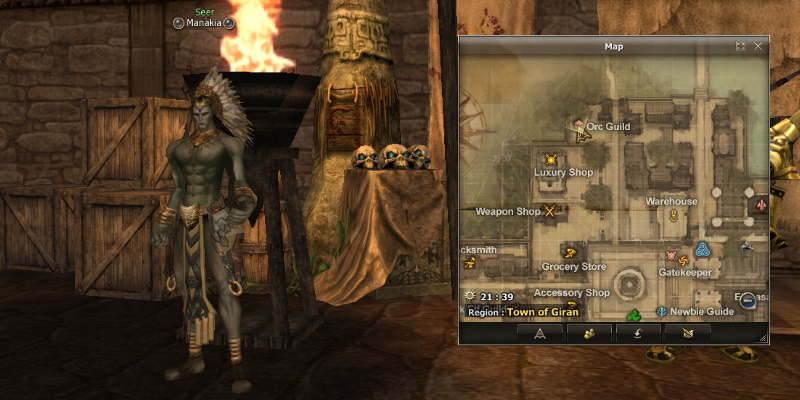The width and height of the screenshot is (800, 400).
Task: Choose the Warehouse marker on the map
Action: (674, 214)
